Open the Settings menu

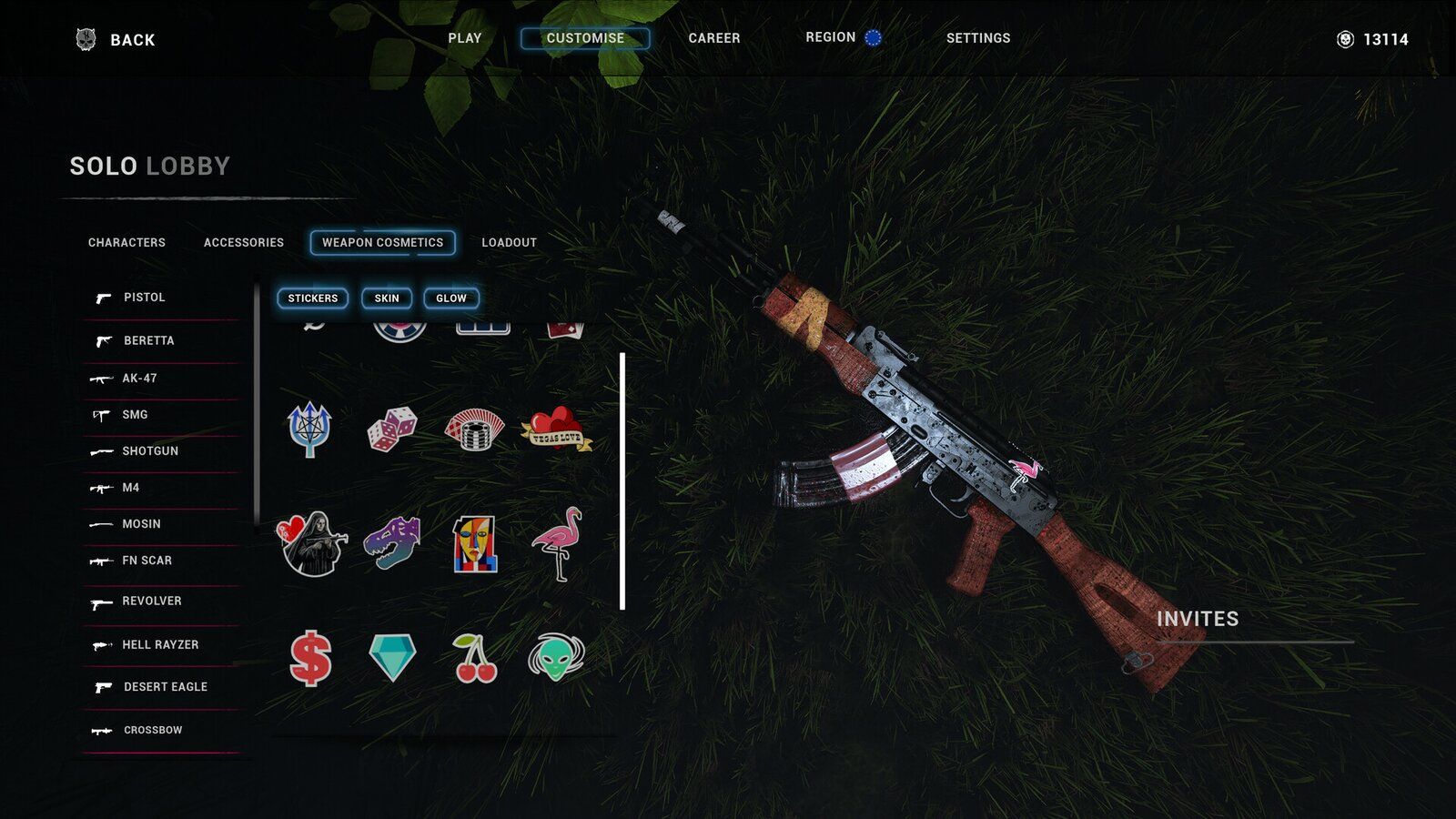[x=977, y=38]
